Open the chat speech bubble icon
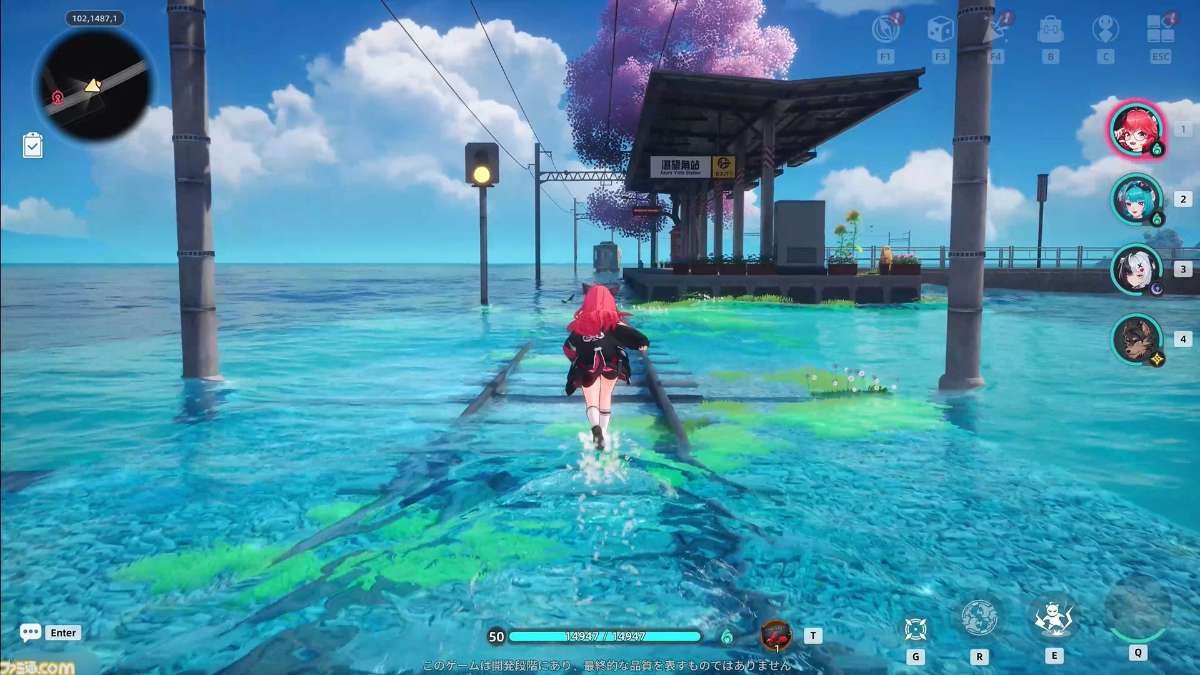Screen dimensions: 1200x675 pyautogui.click(x=31, y=632)
